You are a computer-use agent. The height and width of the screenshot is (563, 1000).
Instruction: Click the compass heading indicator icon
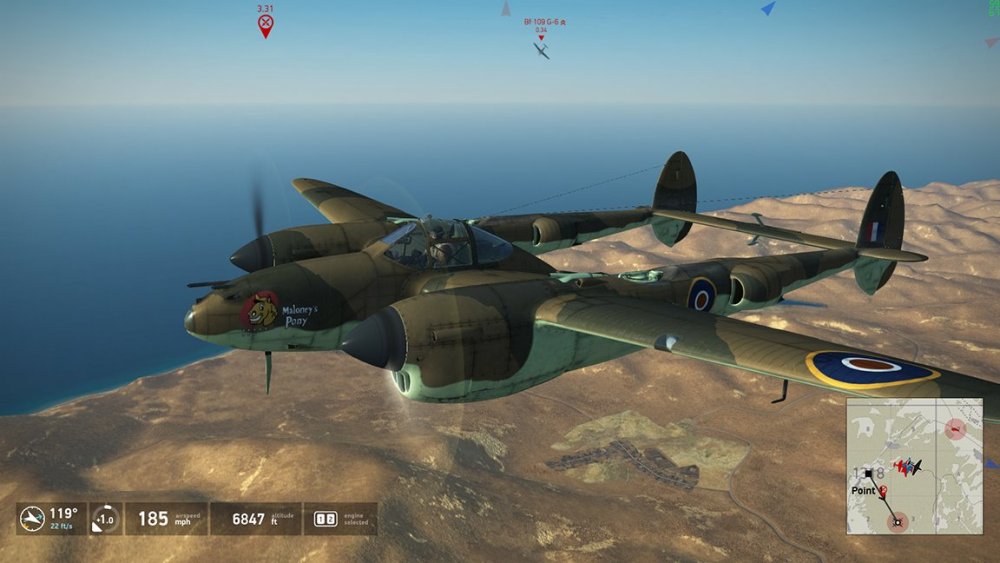32,518
